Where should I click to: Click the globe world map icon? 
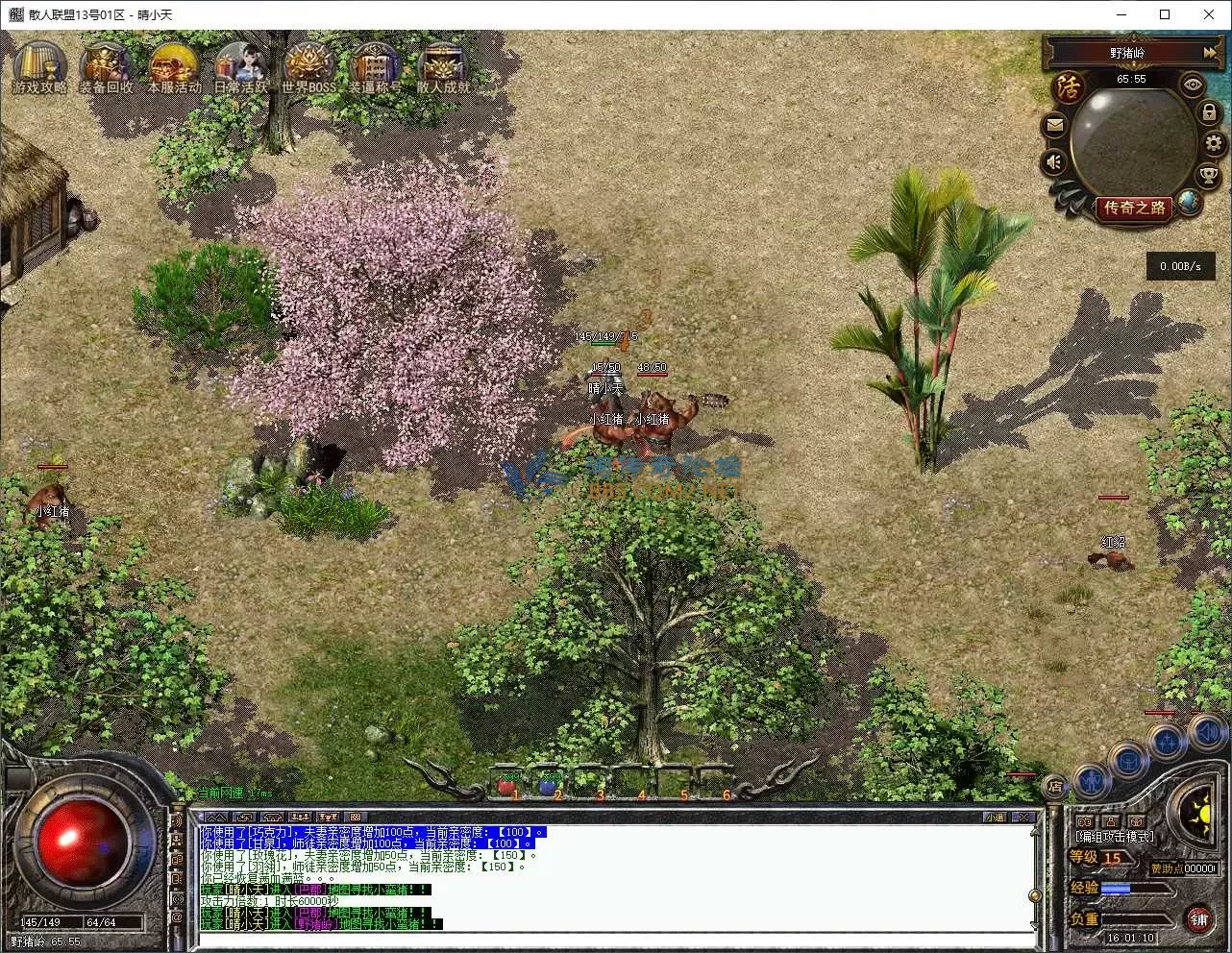pos(1190,202)
